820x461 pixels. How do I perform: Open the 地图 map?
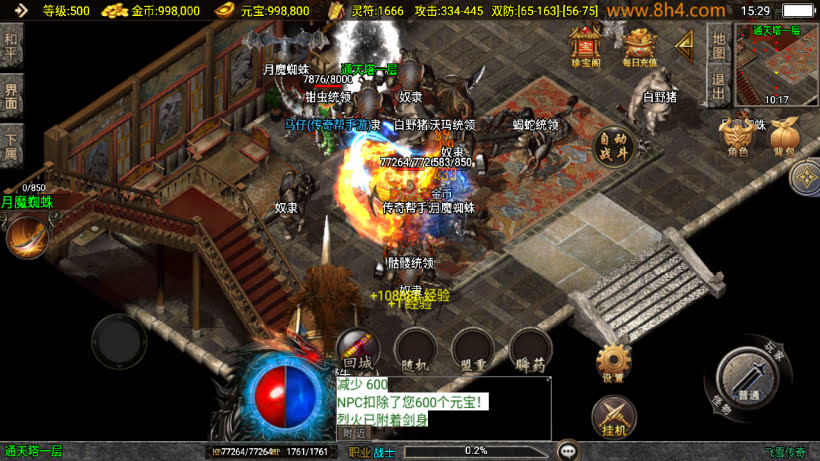pos(718,44)
